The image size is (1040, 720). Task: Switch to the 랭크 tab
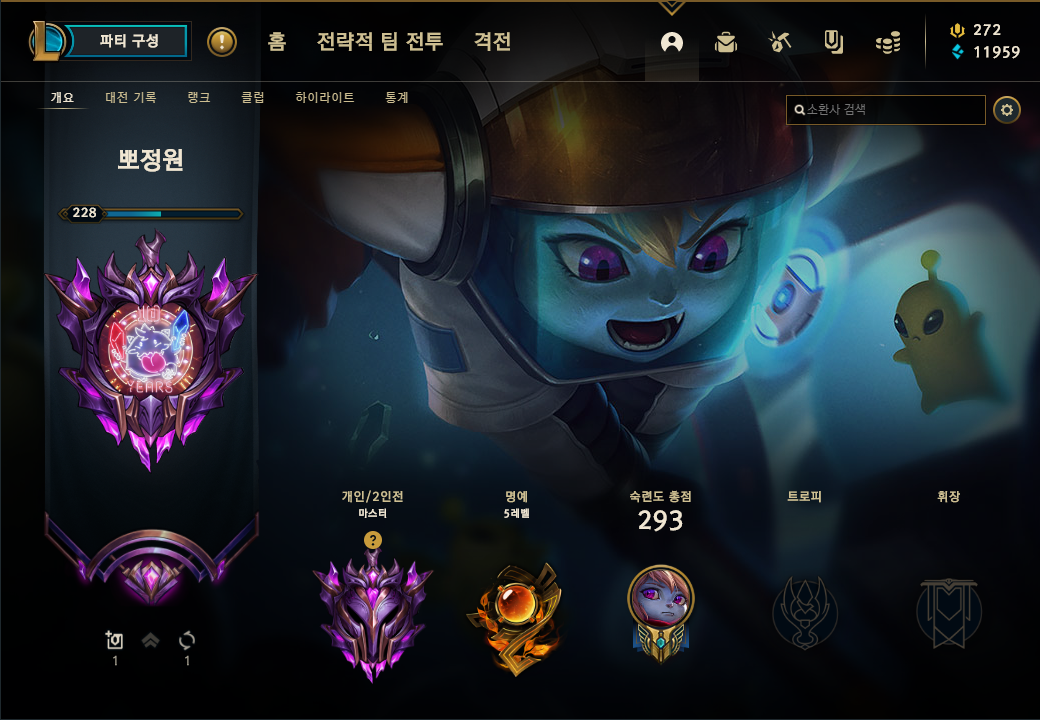point(198,98)
